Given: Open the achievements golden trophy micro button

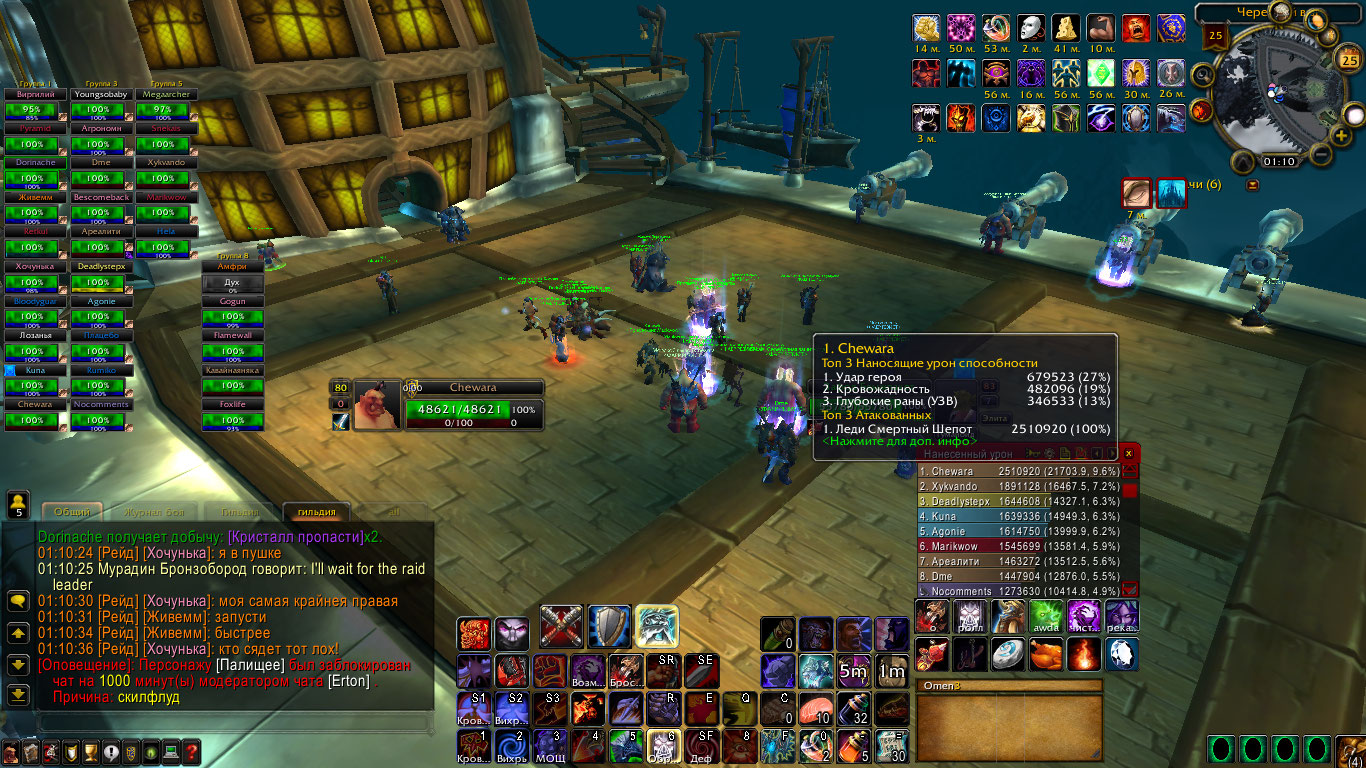Looking at the screenshot, I should [90, 752].
